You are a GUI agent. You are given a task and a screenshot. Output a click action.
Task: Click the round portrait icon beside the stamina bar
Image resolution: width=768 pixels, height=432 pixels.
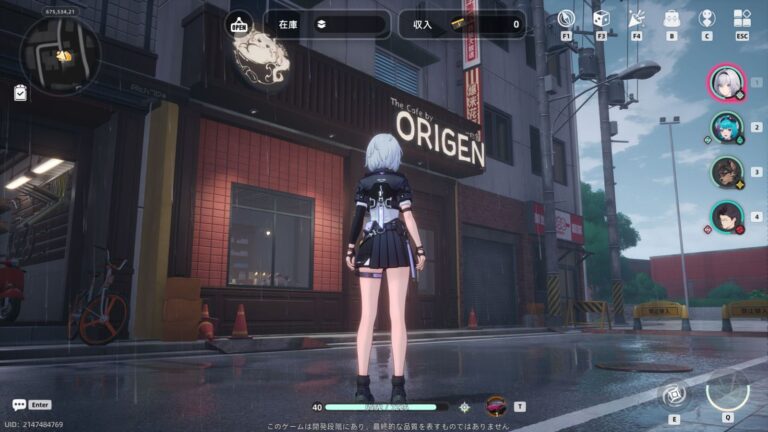495,406
